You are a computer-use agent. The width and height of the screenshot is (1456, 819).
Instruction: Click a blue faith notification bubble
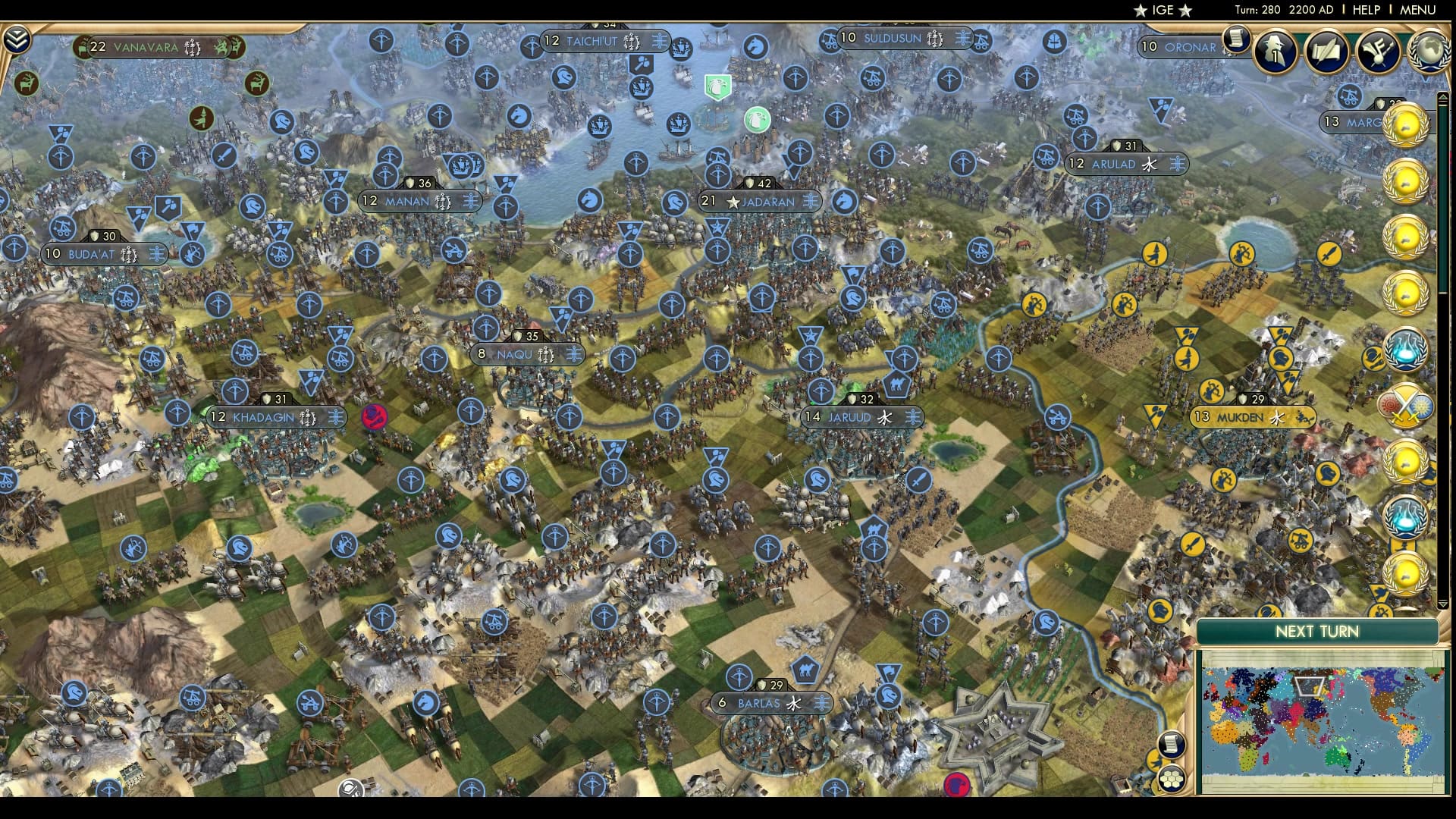[1407, 350]
